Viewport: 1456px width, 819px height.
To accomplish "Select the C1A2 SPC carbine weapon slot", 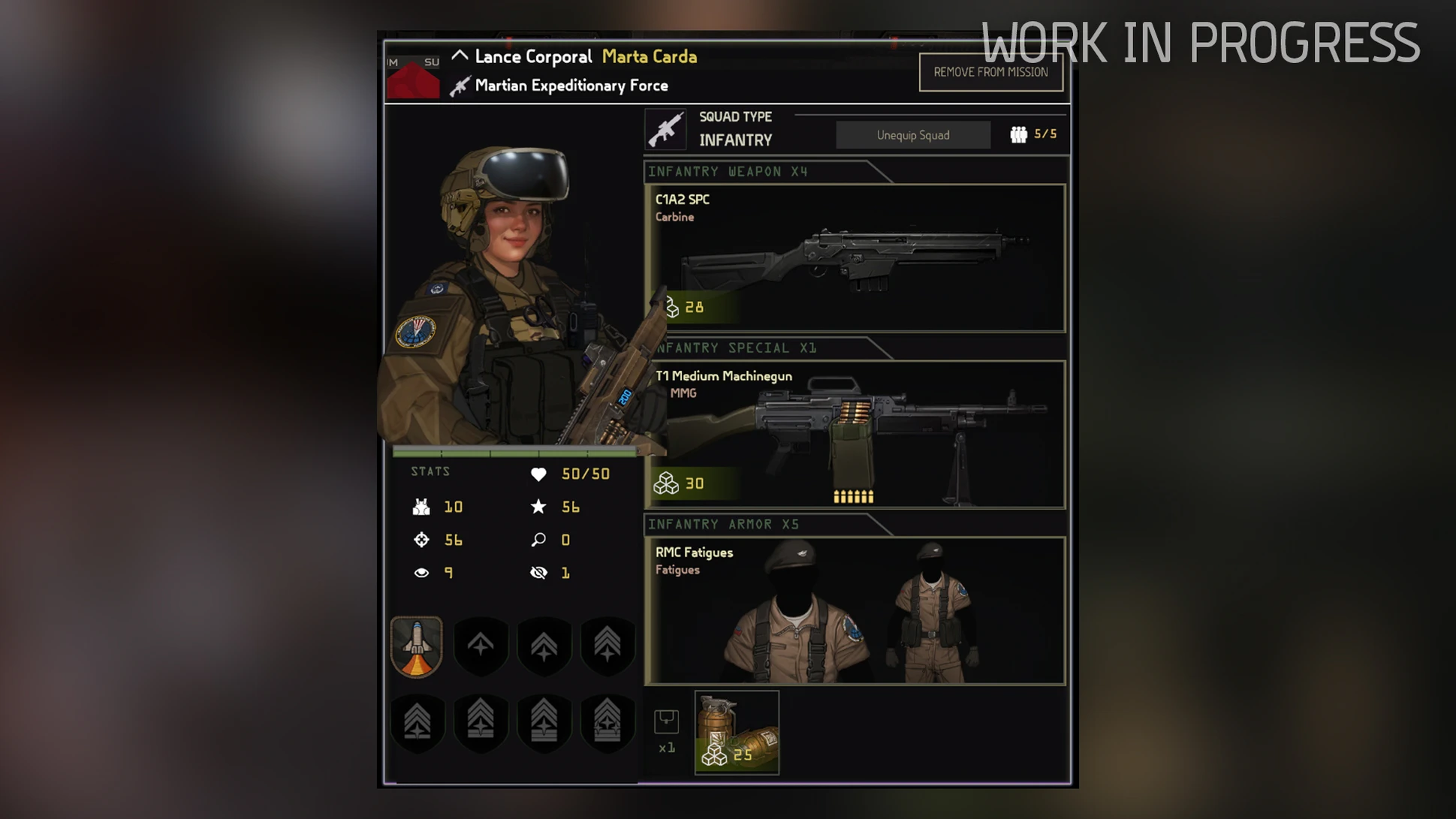I will (x=855, y=257).
